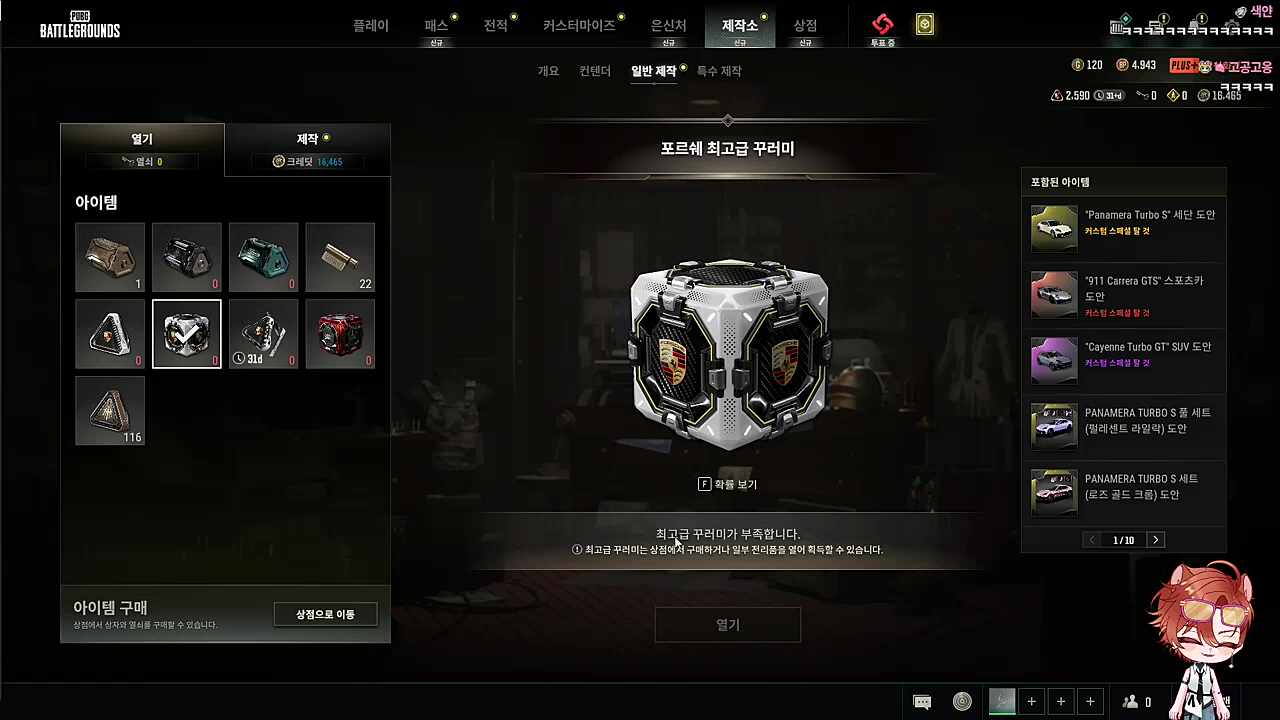Image resolution: width=1280 pixels, height=720 pixels.
Task: Click the large 열기 button below the crate
Action: click(728, 625)
